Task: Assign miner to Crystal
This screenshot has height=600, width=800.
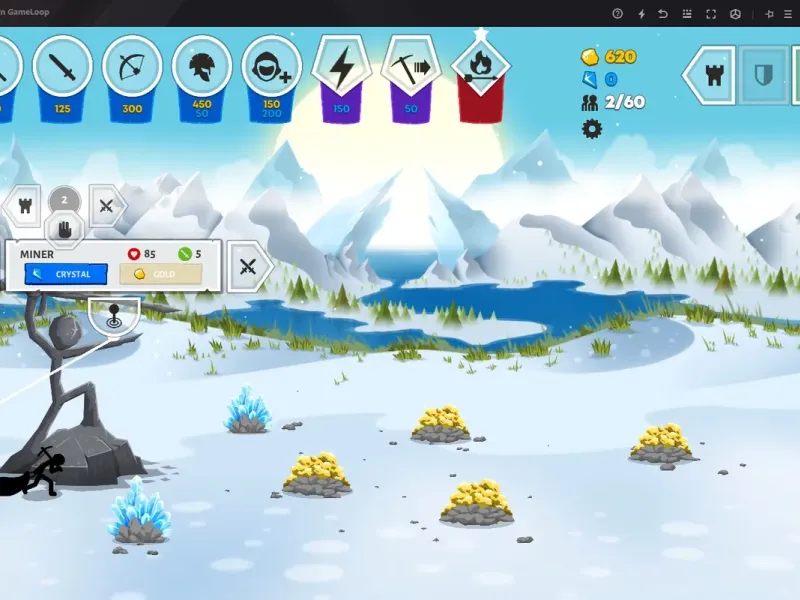Action: [65, 274]
